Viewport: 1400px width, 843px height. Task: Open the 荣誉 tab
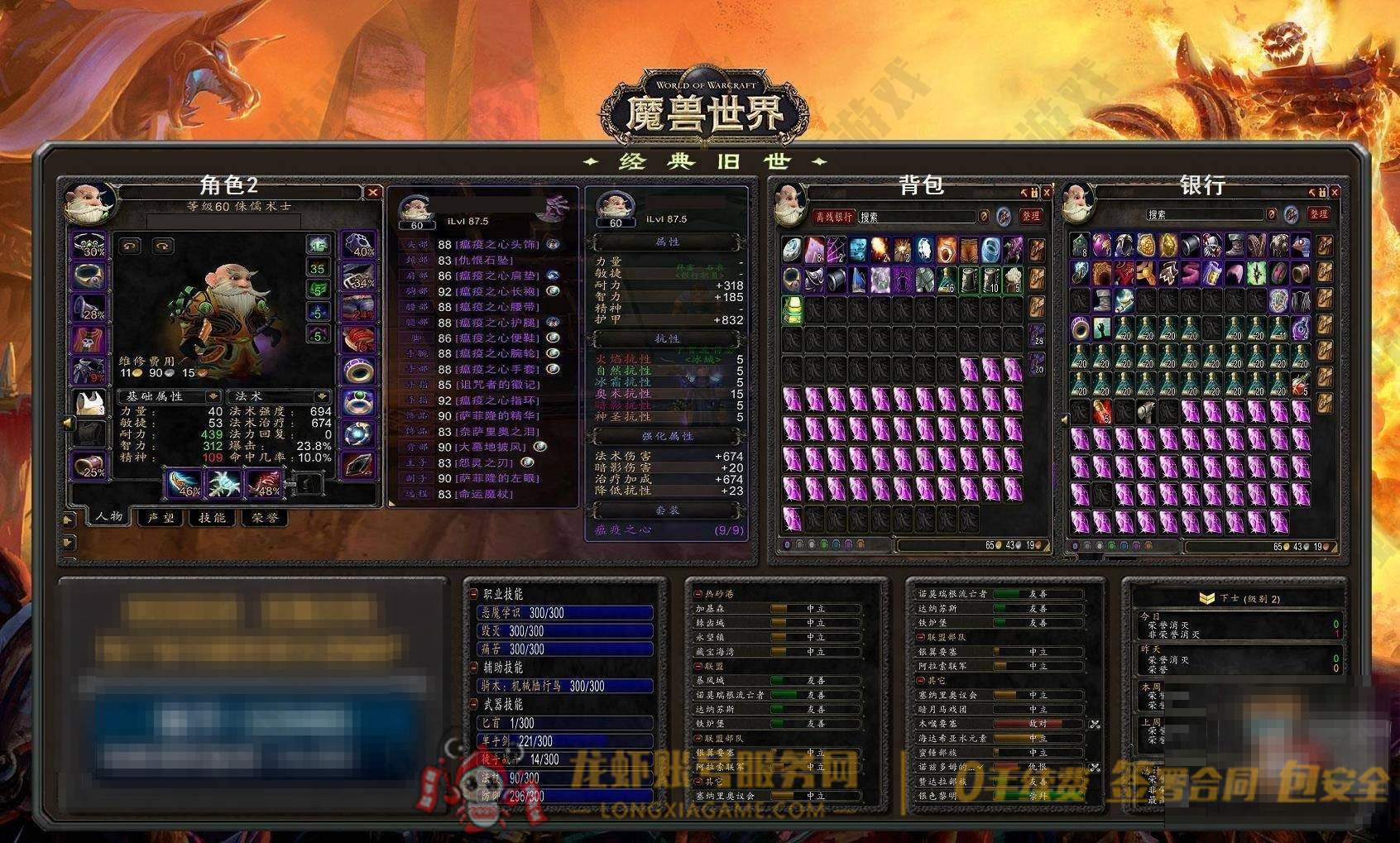point(263,519)
